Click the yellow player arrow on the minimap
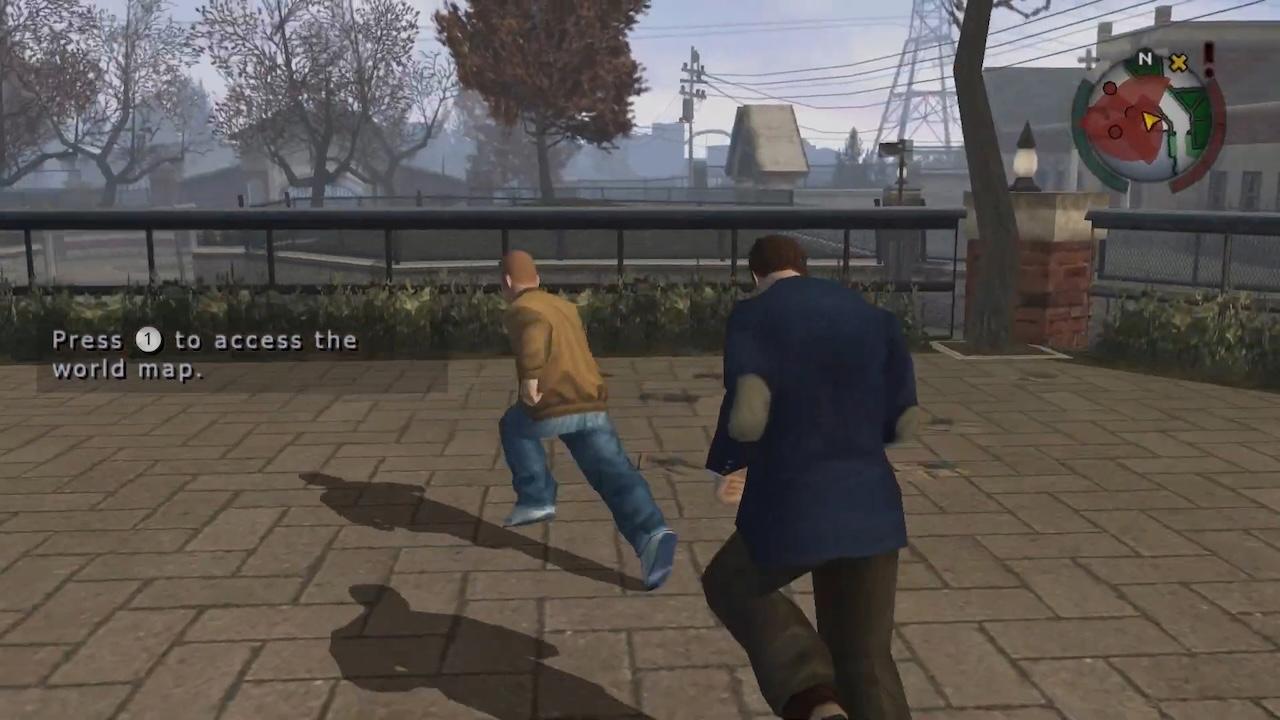Screen dimensions: 1280x720 tap(1151, 120)
